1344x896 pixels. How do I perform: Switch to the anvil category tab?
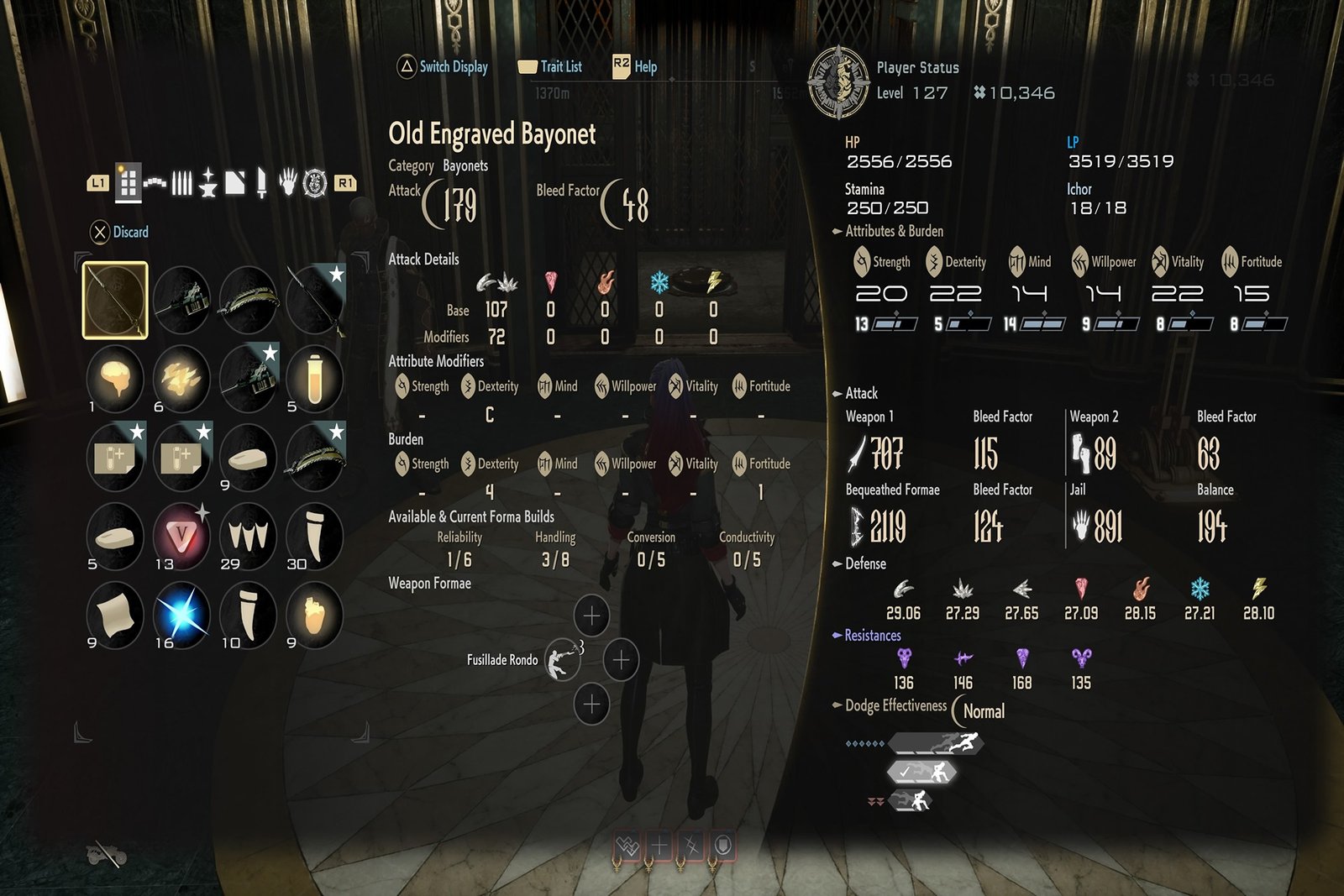point(208,182)
